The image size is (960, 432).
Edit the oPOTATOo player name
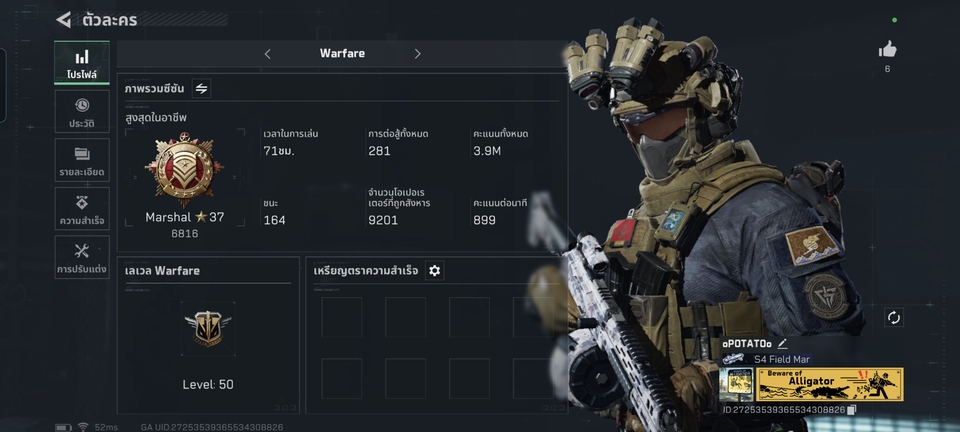pyautogui.click(x=782, y=344)
